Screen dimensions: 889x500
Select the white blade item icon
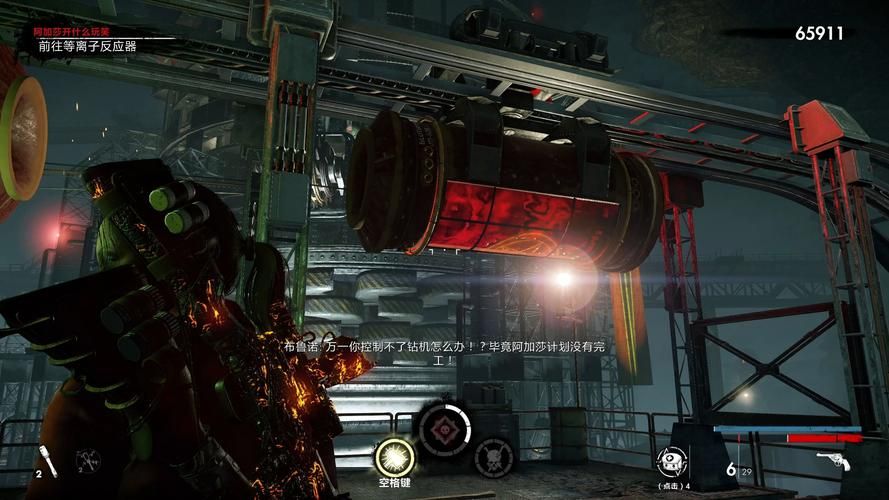click(49, 462)
